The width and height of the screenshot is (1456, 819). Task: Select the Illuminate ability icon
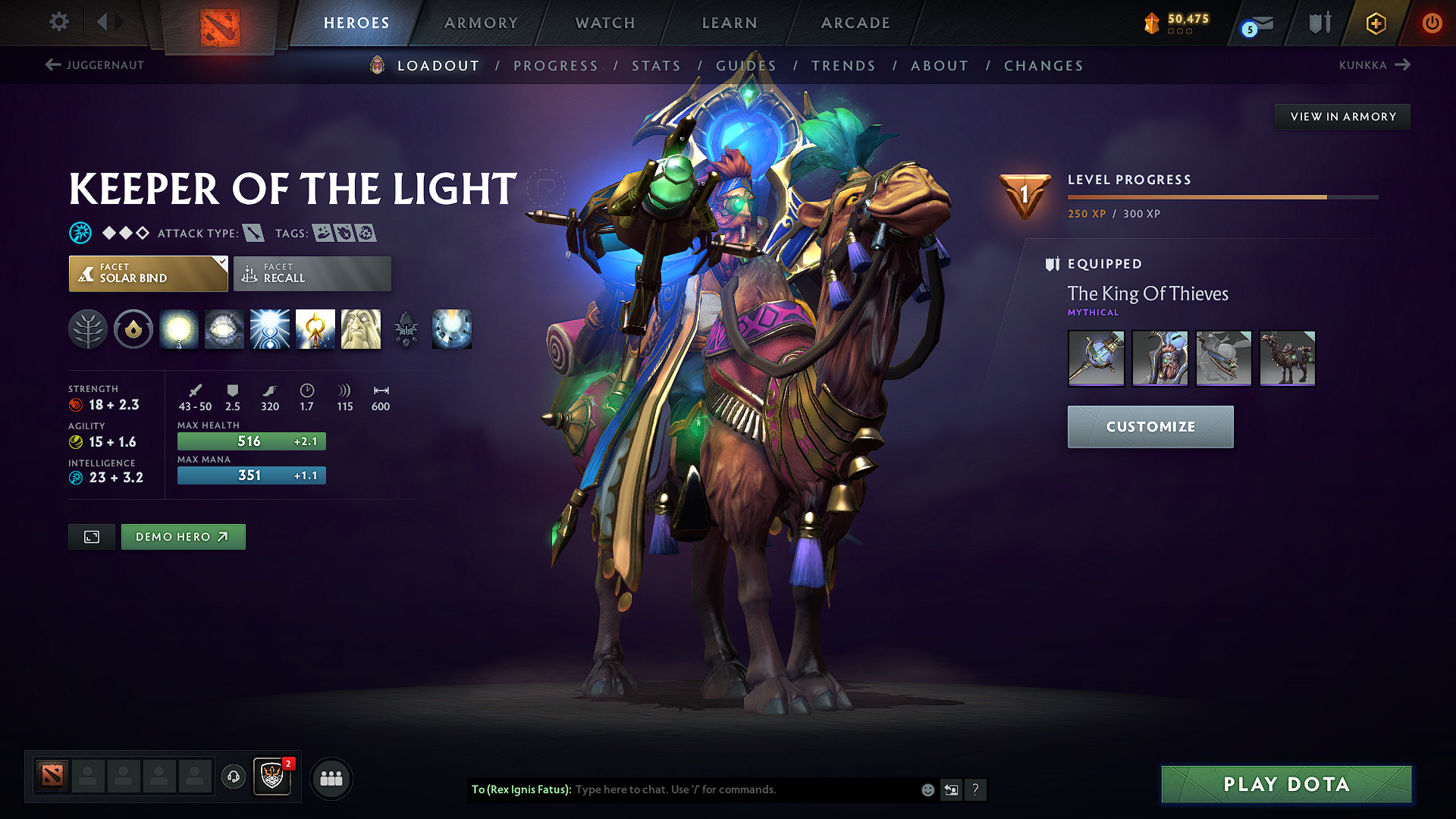click(179, 329)
